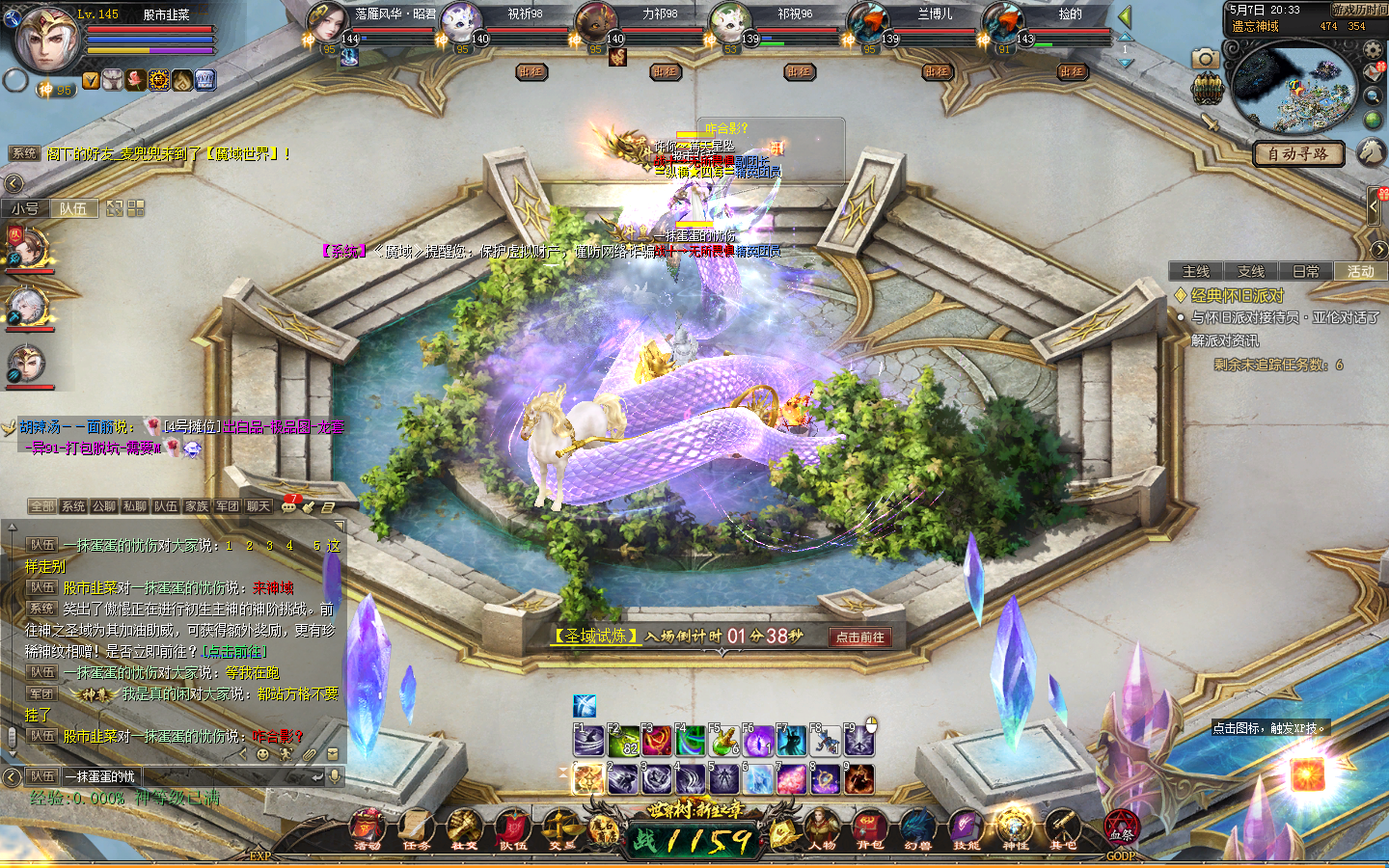Switch chat filter to 军团 channel
The width and height of the screenshot is (1389, 868).
coord(228,506)
